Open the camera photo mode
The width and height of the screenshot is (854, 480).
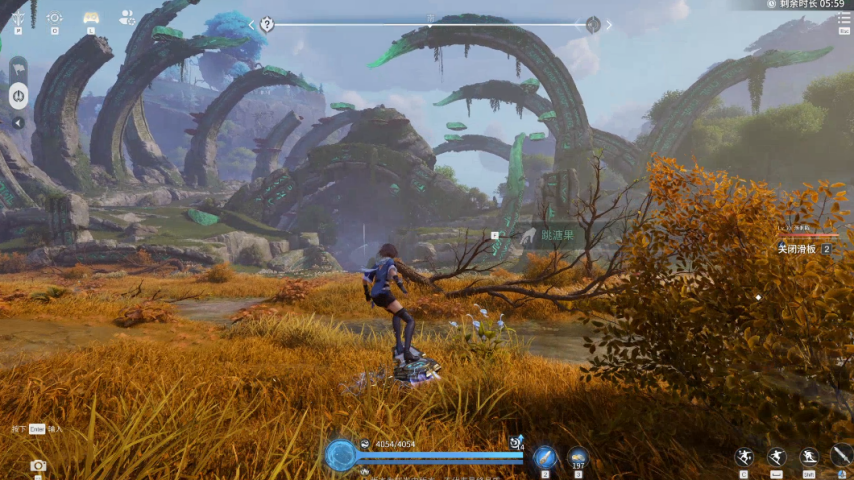38,465
